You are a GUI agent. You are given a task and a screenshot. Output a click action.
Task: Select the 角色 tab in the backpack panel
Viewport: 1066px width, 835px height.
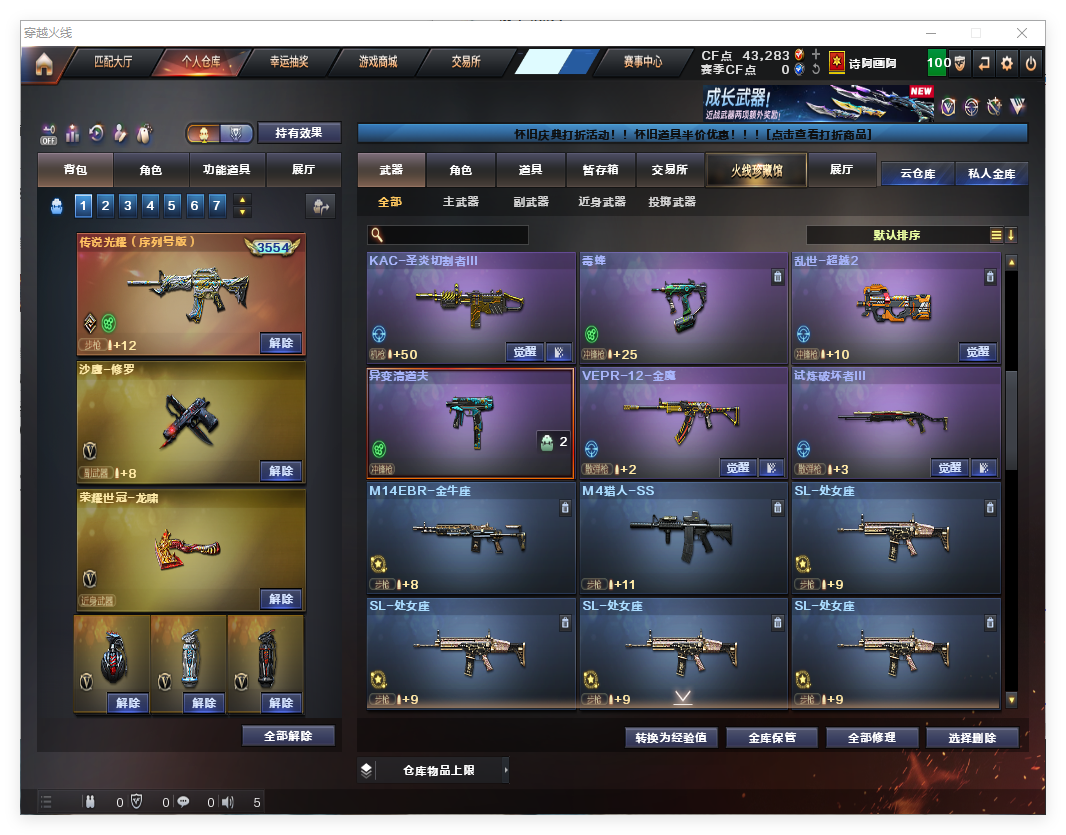[150, 170]
